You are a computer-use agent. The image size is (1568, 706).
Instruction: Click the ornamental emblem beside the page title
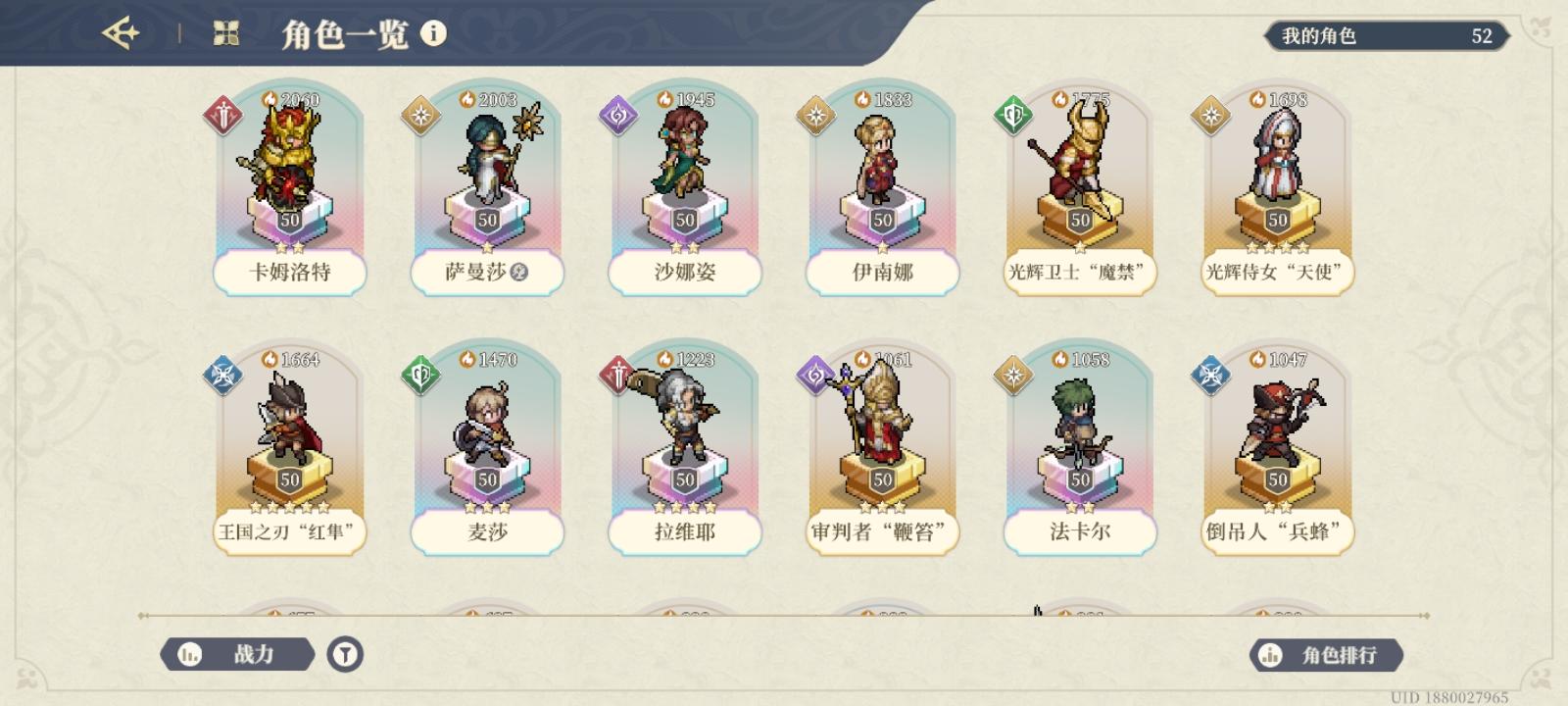pyautogui.click(x=227, y=30)
